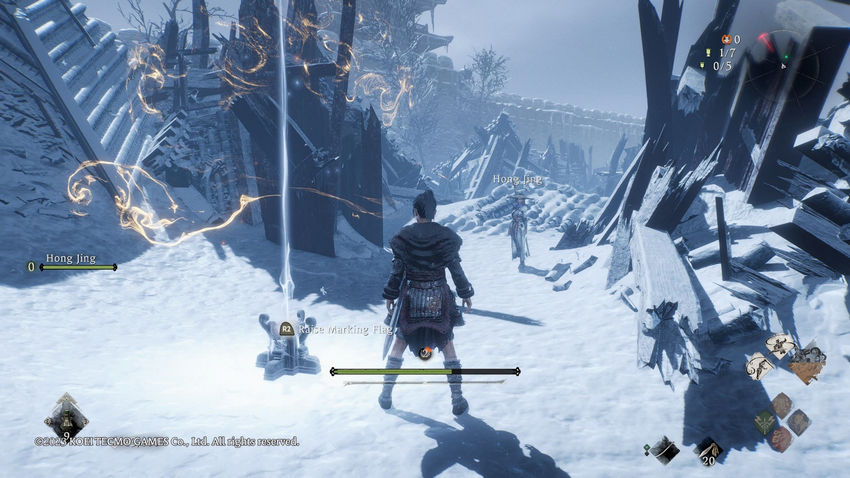Click ally Hong Jing's name in the party list
The height and width of the screenshot is (478, 850).
pyautogui.click(x=71, y=258)
